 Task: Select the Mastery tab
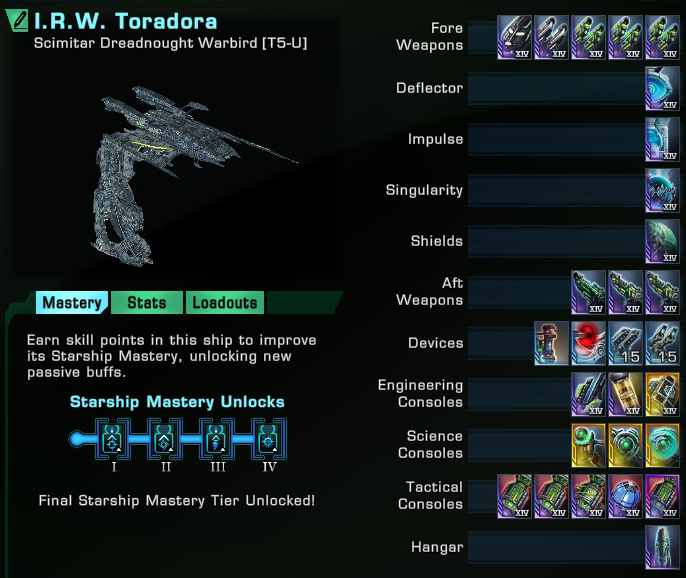tap(72, 303)
